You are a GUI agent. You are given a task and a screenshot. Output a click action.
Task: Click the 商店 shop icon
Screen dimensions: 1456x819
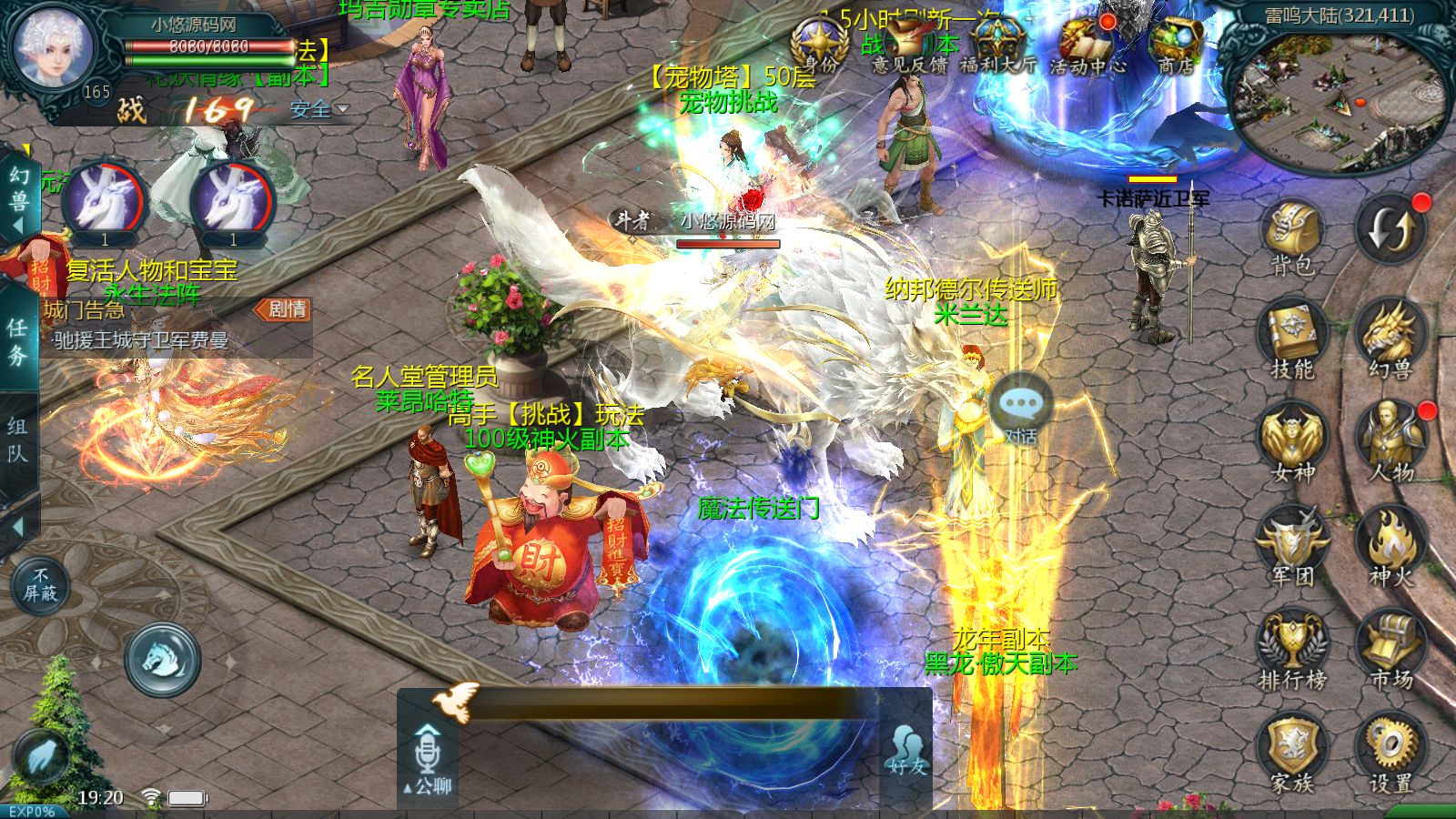tap(1176, 44)
